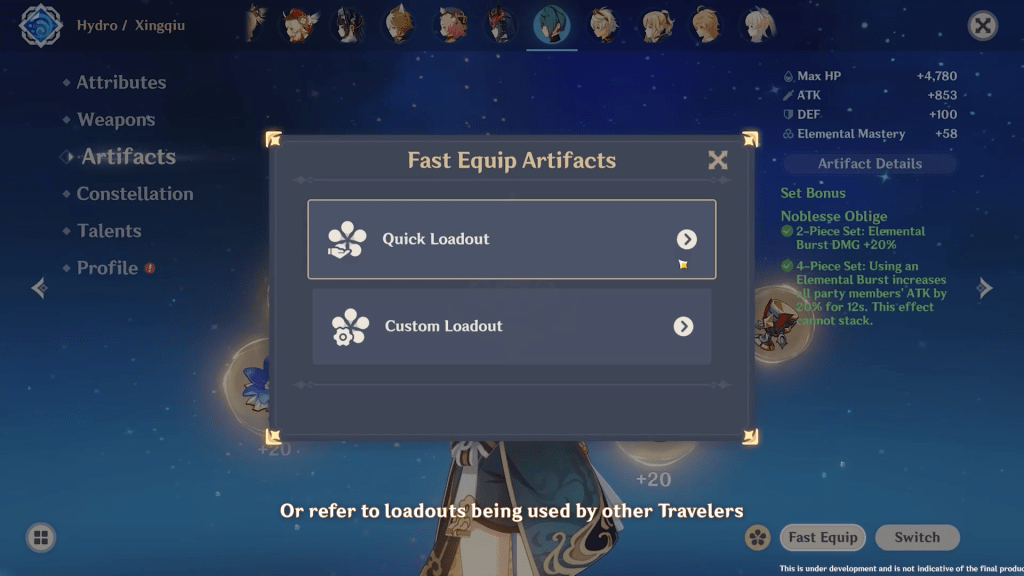The width and height of the screenshot is (1024, 576).
Task: Close the character screen with top-right X
Action: pos(983,26)
